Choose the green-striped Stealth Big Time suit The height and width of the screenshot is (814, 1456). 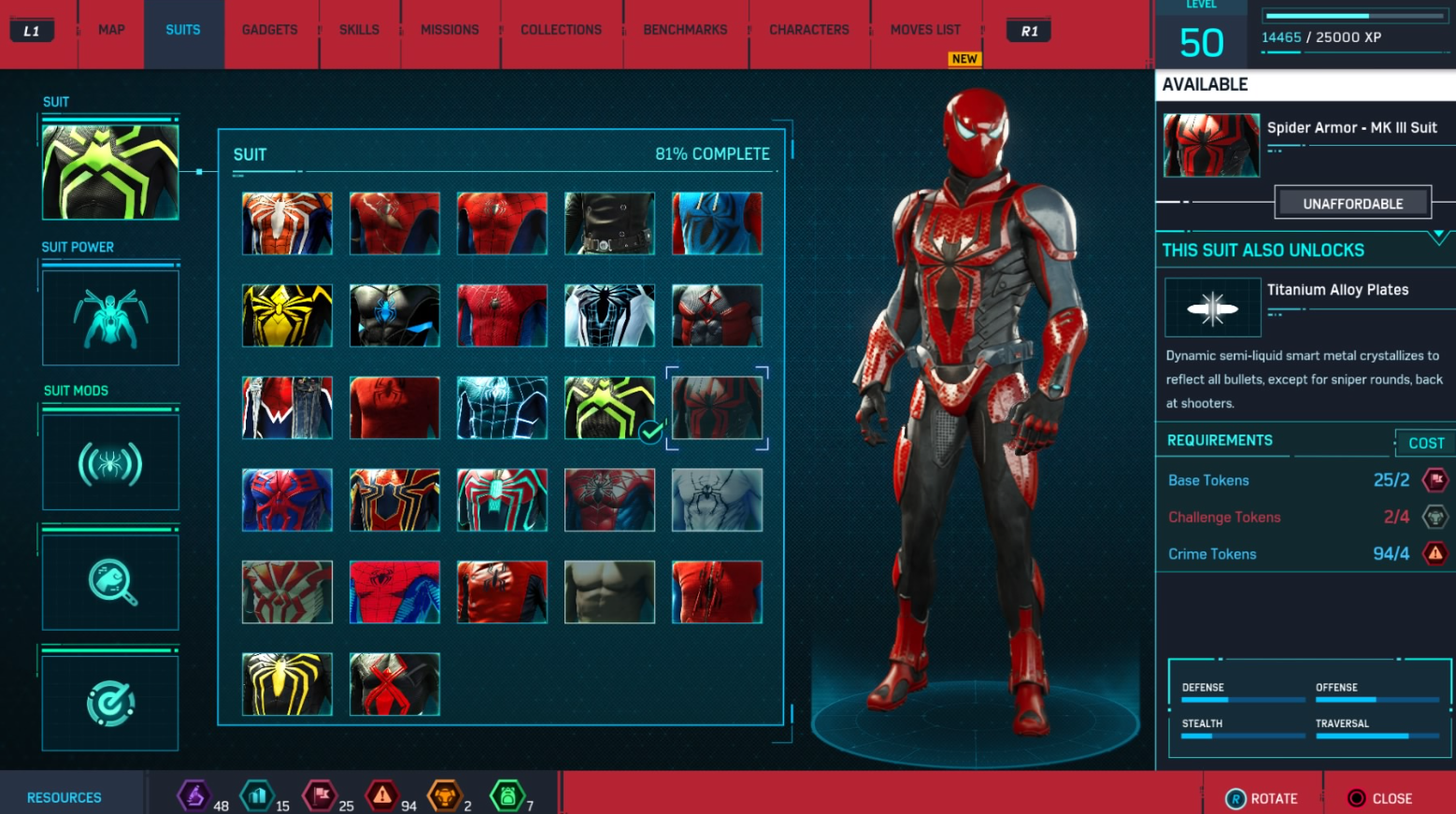pyautogui.click(x=609, y=407)
